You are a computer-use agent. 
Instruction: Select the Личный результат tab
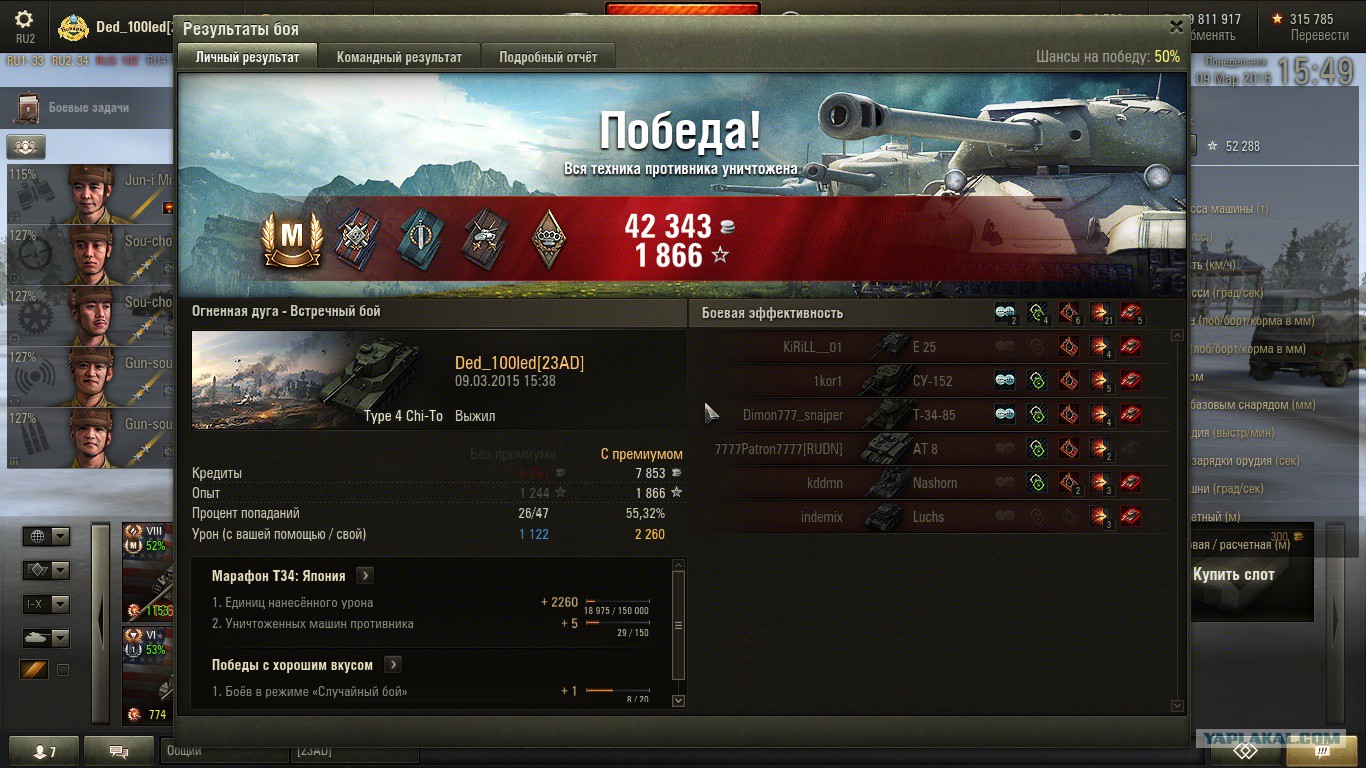[x=247, y=57]
